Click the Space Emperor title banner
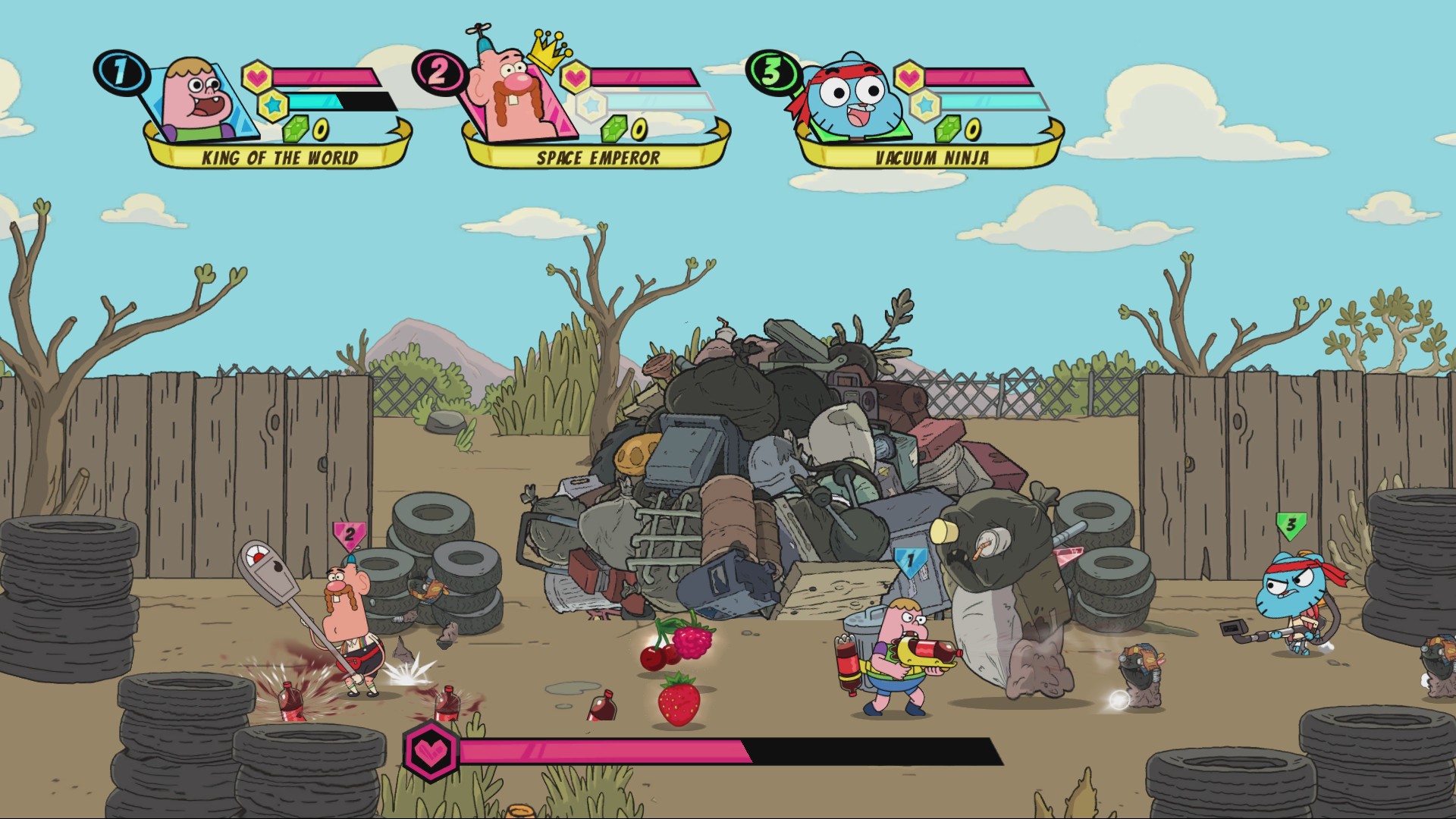1456x819 pixels. pyautogui.click(x=598, y=158)
